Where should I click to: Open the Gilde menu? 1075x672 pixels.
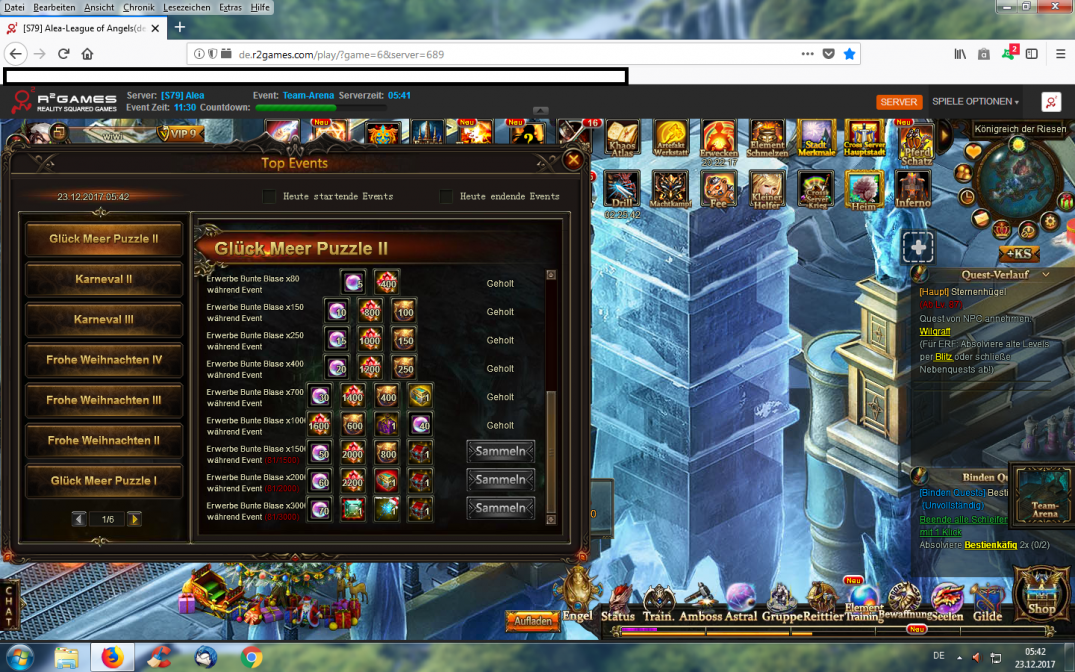coord(987,603)
